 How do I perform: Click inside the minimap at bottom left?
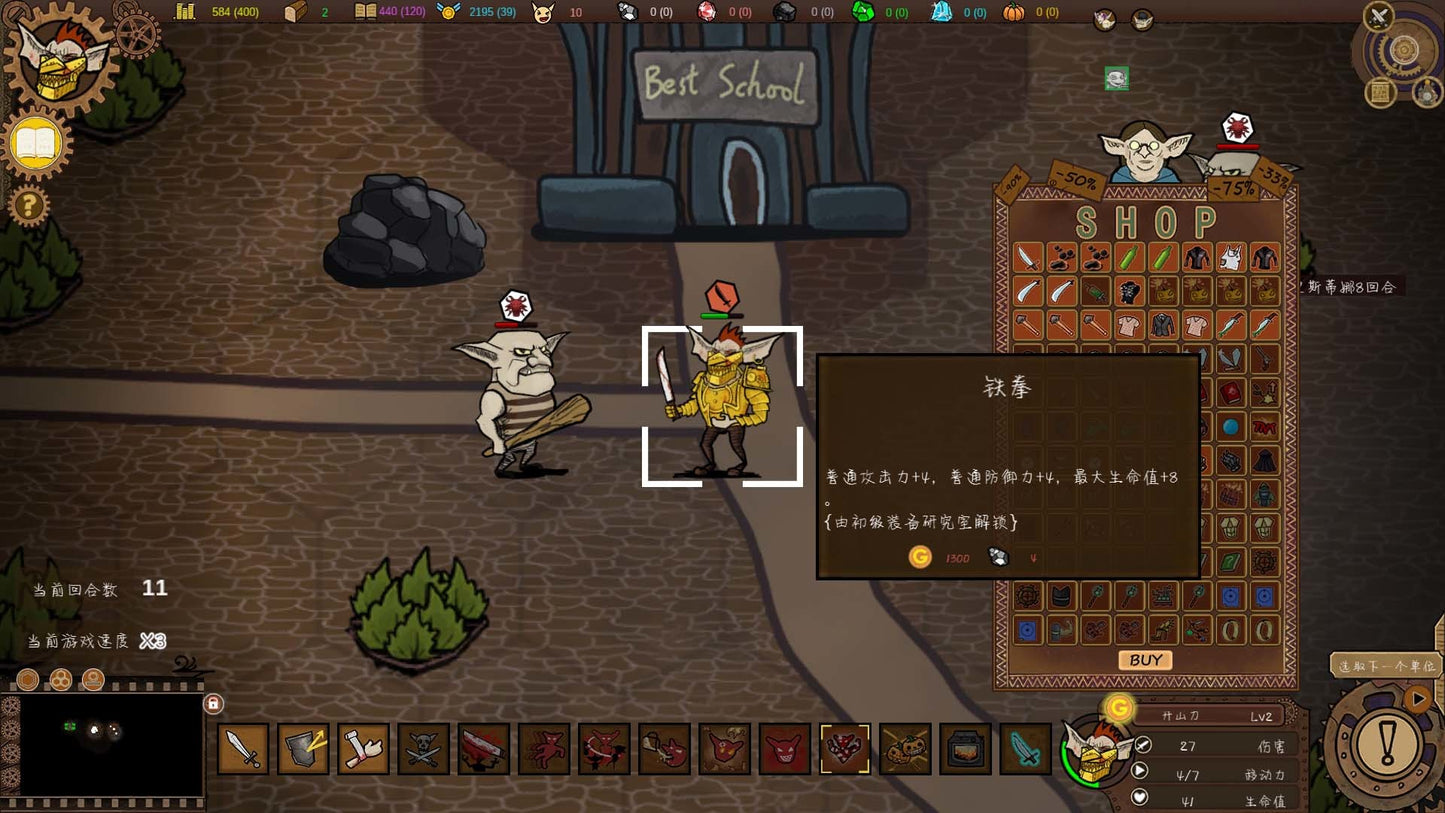point(110,745)
